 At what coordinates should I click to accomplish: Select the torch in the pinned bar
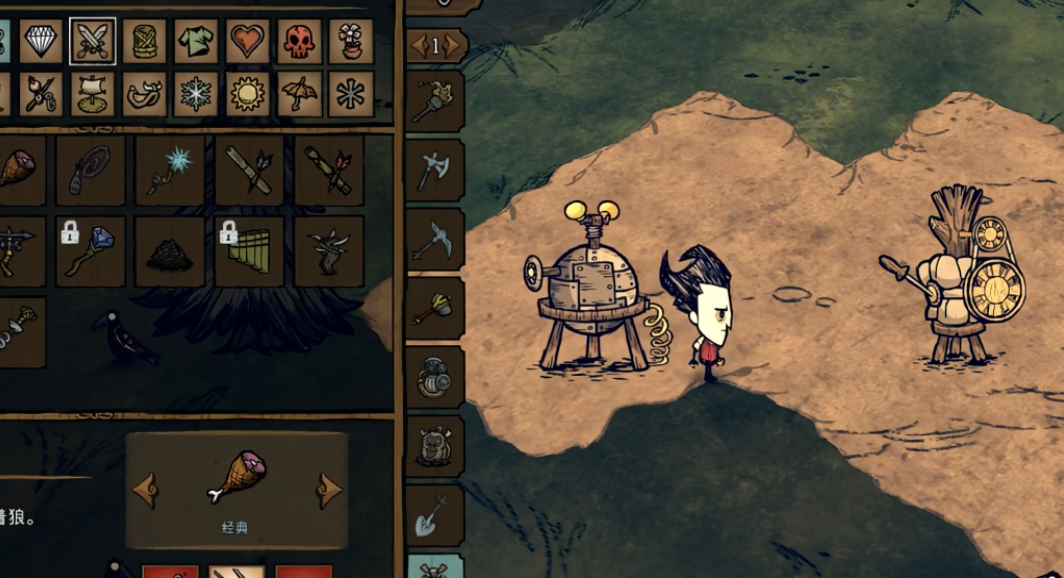click(435, 101)
